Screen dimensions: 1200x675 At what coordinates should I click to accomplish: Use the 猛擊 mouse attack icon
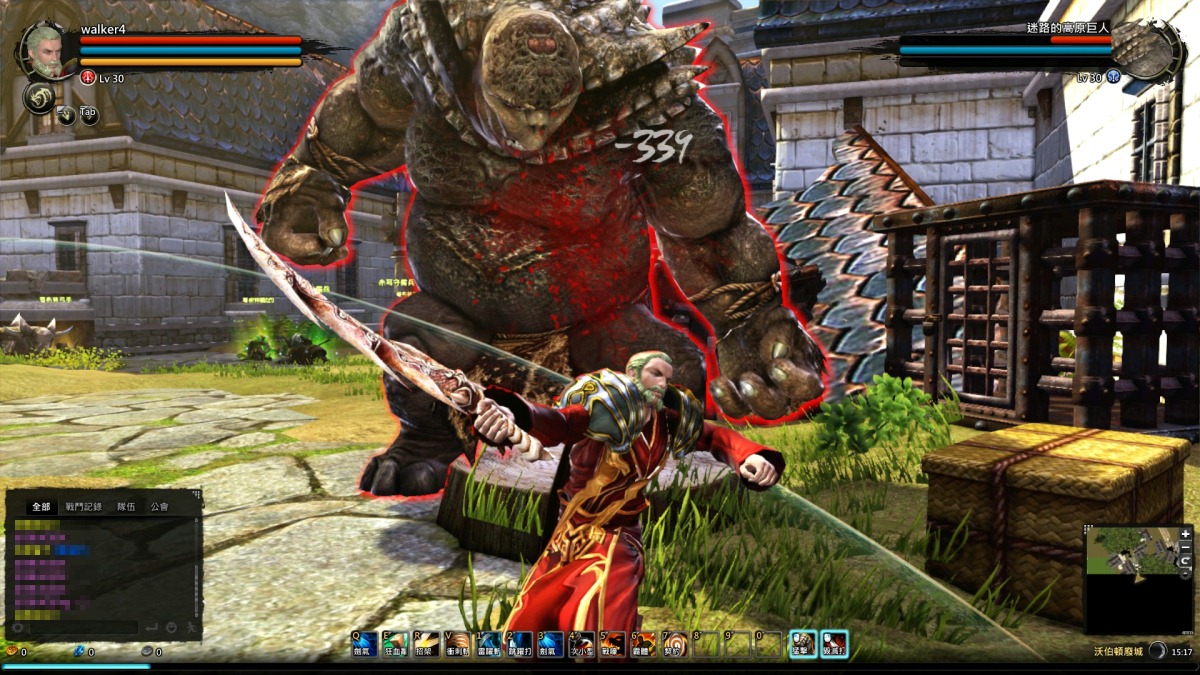pyautogui.click(x=802, y=643)
